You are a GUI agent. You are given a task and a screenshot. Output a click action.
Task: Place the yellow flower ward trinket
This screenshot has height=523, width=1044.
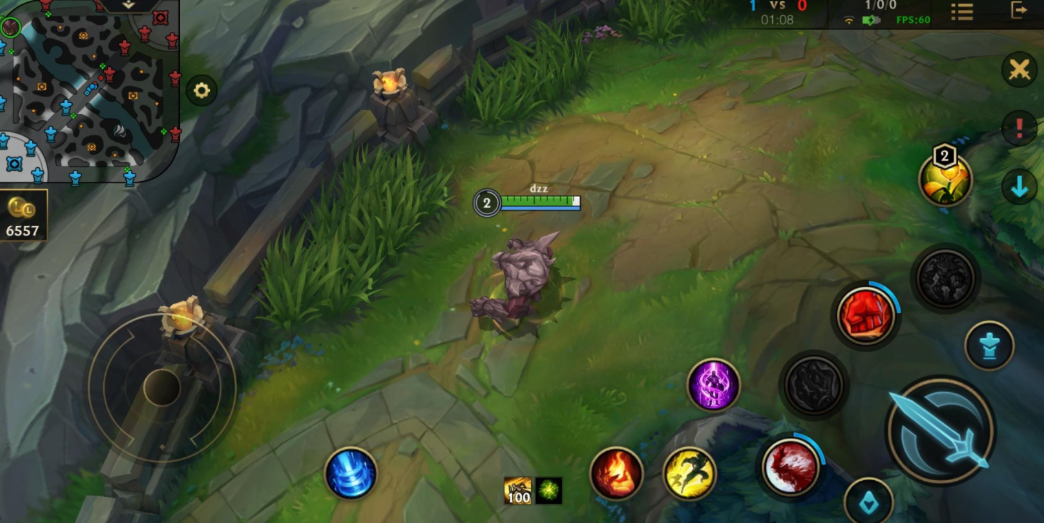(945, 180)
